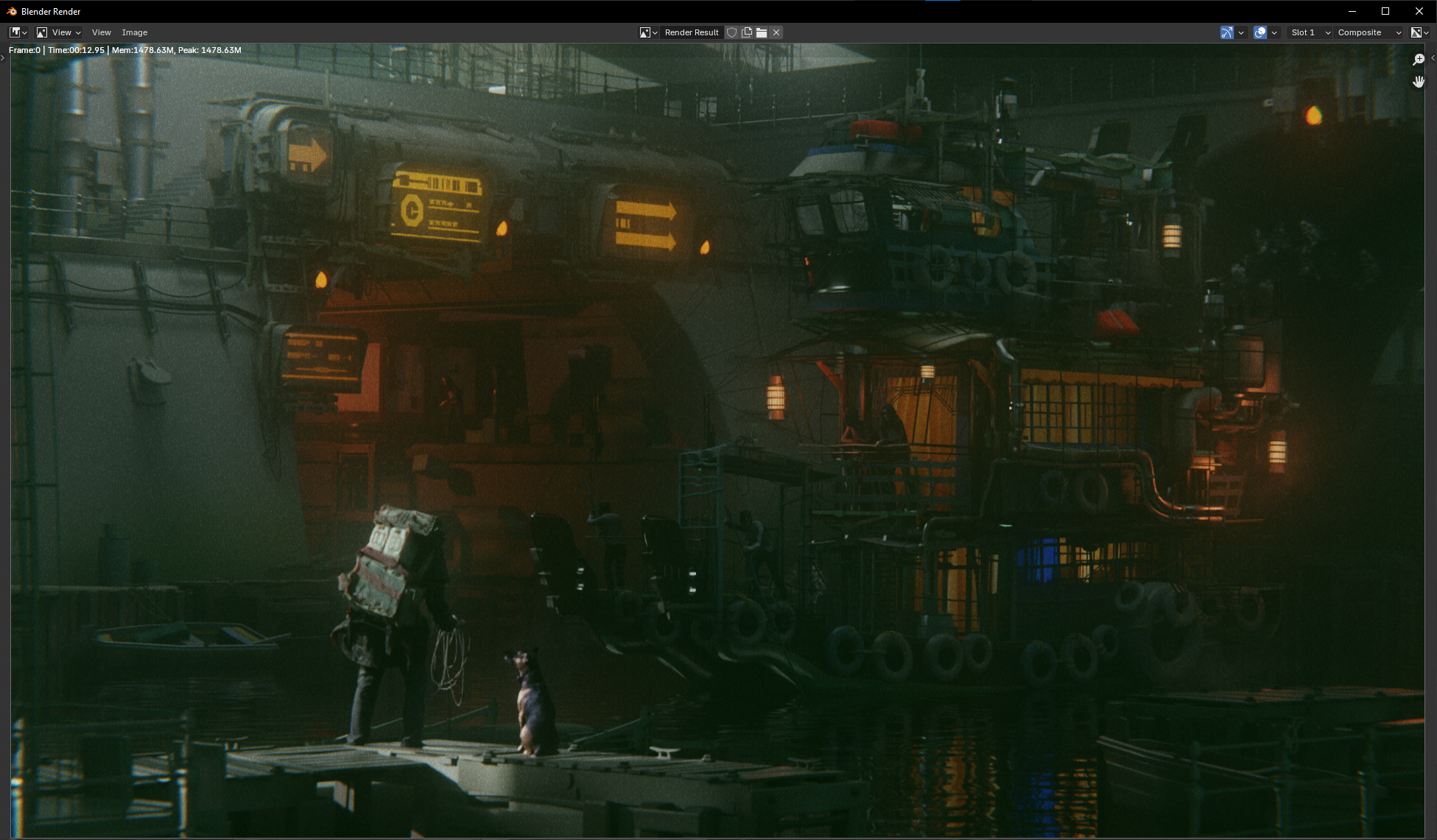Toggle the gizmo display button
Viewport: 1437px width, 840px height.
point(1226,32)
